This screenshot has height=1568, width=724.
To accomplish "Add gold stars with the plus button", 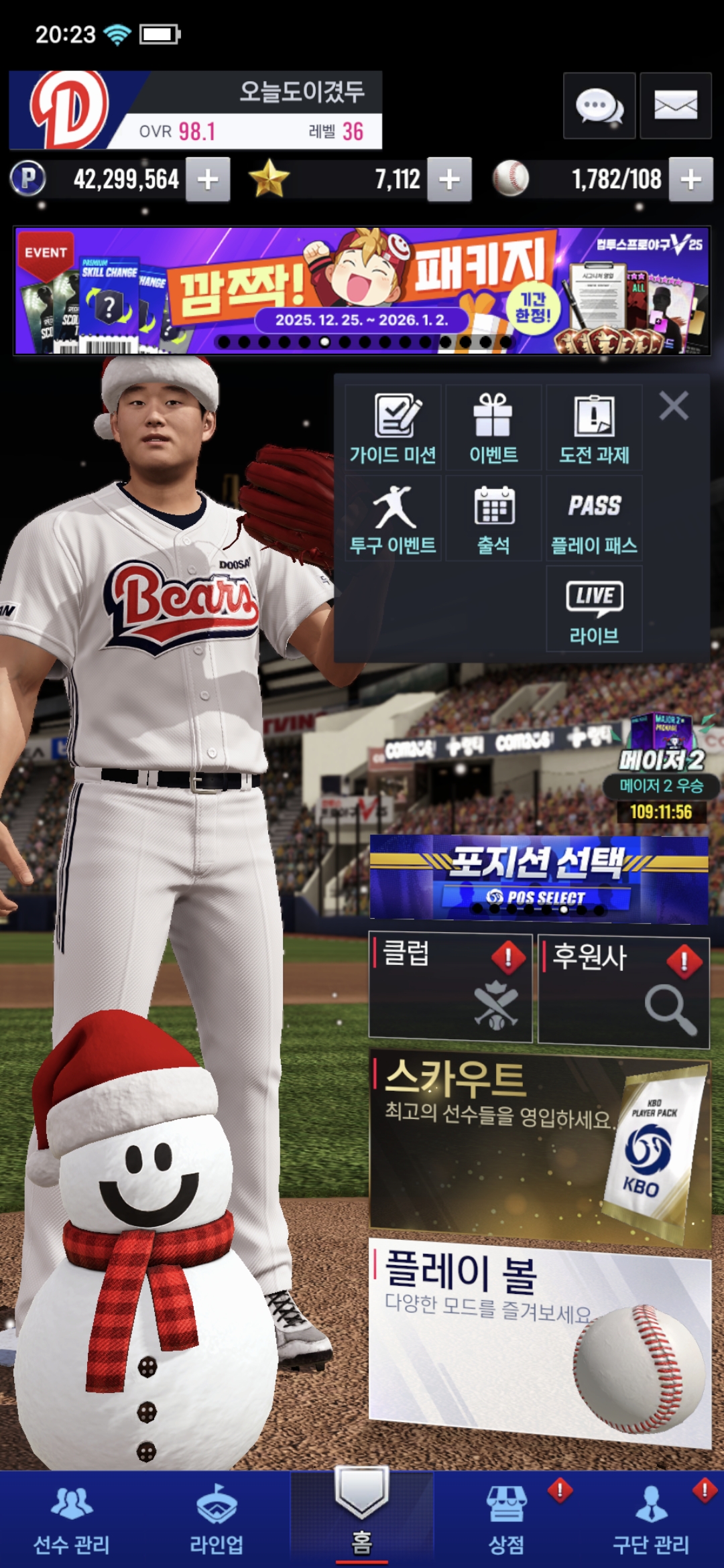I will point(449,180).
